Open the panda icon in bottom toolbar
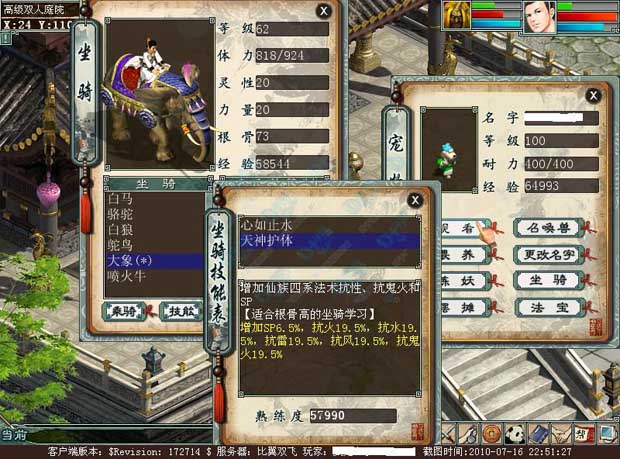 (x=516, y=433)
